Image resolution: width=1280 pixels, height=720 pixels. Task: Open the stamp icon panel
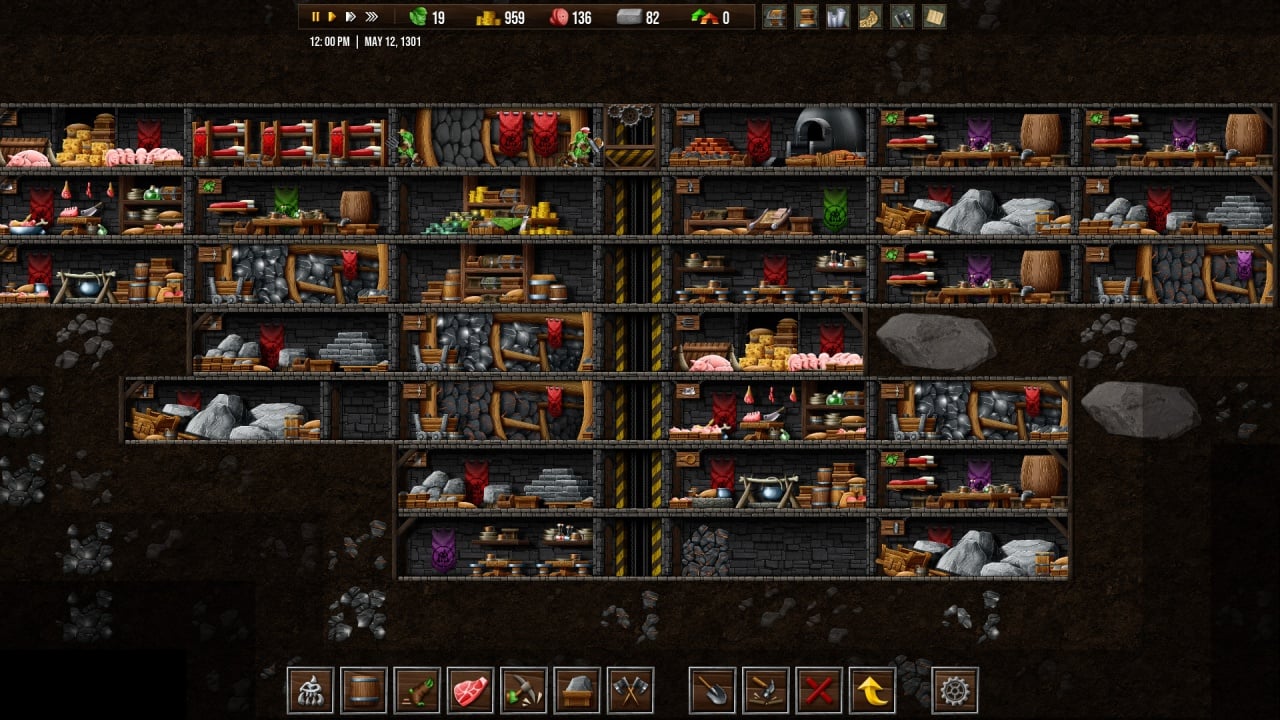(x=806, y=17)
